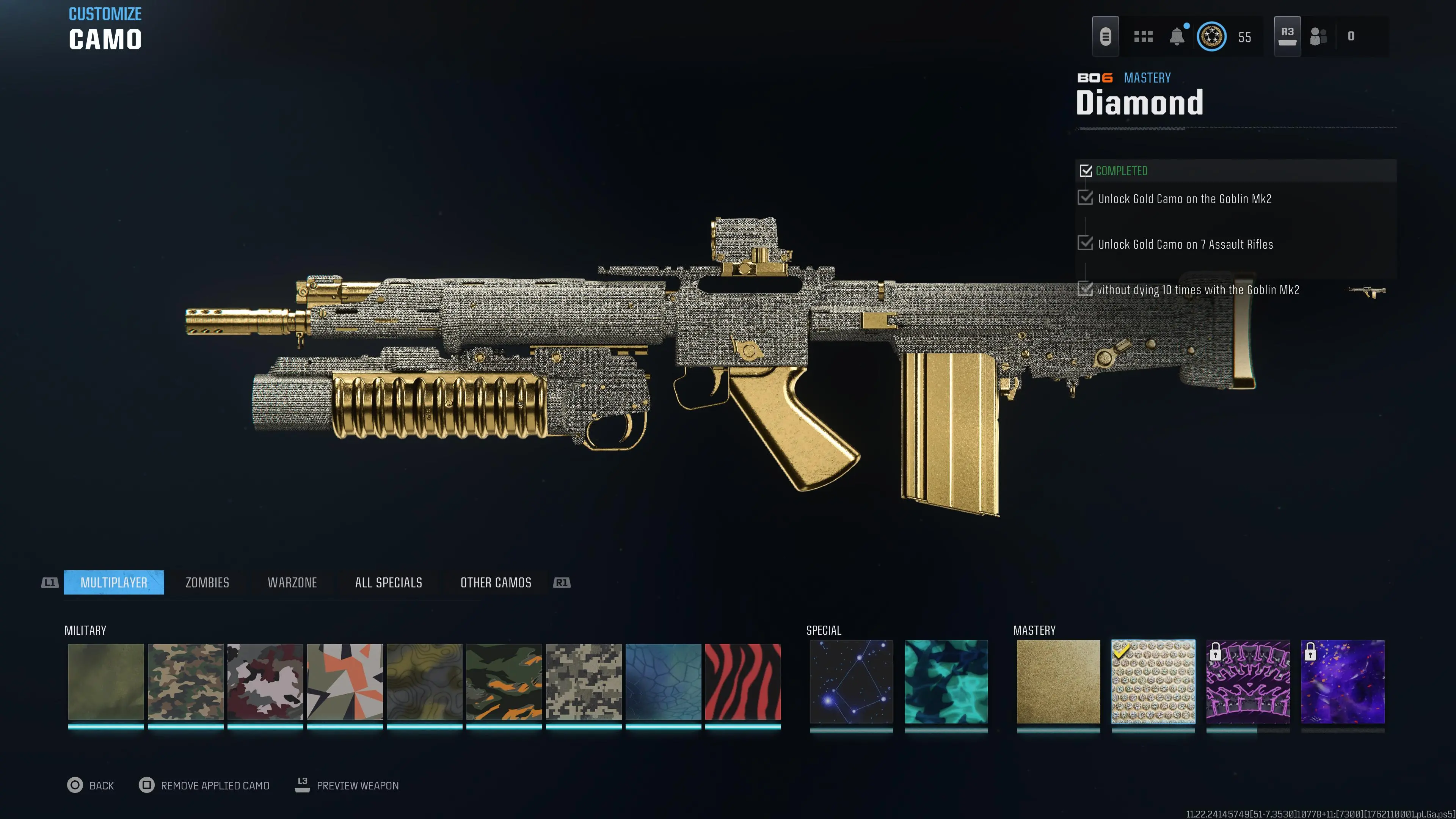Open the Zombies camo tab
Screen dimensions: 1456x819
click(x=207, y=582)
